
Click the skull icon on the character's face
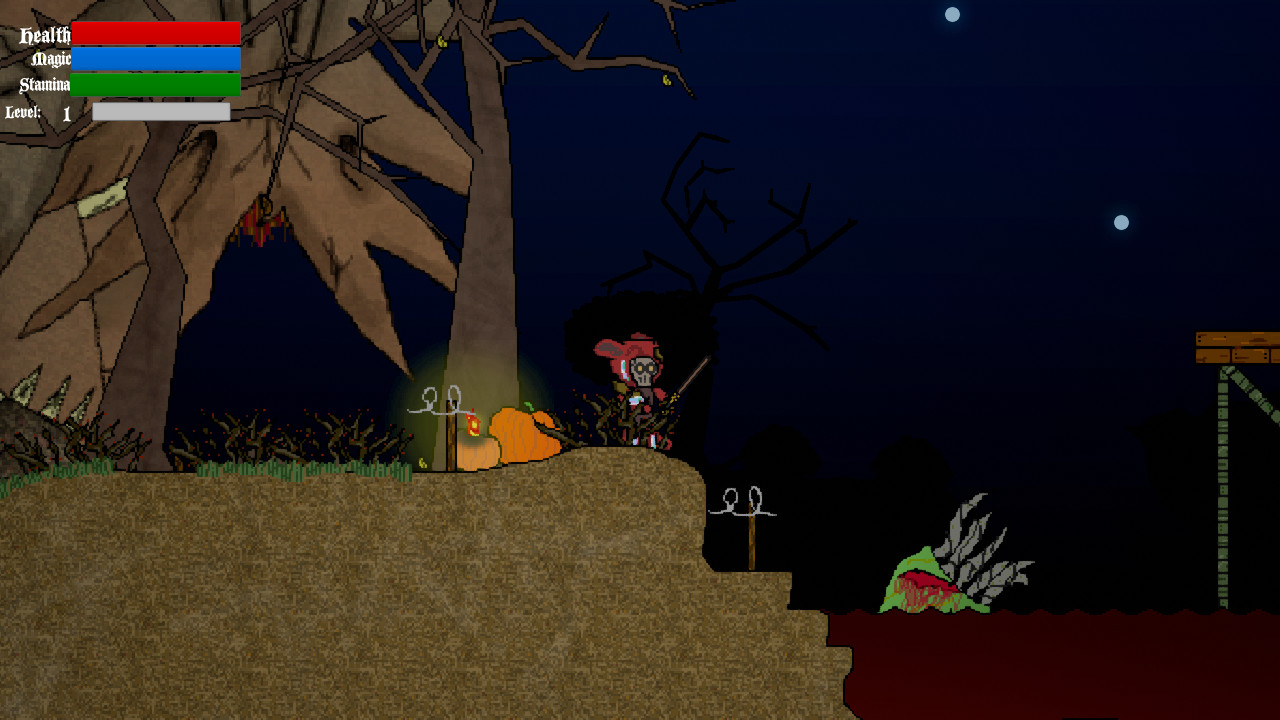pos(646,373)
